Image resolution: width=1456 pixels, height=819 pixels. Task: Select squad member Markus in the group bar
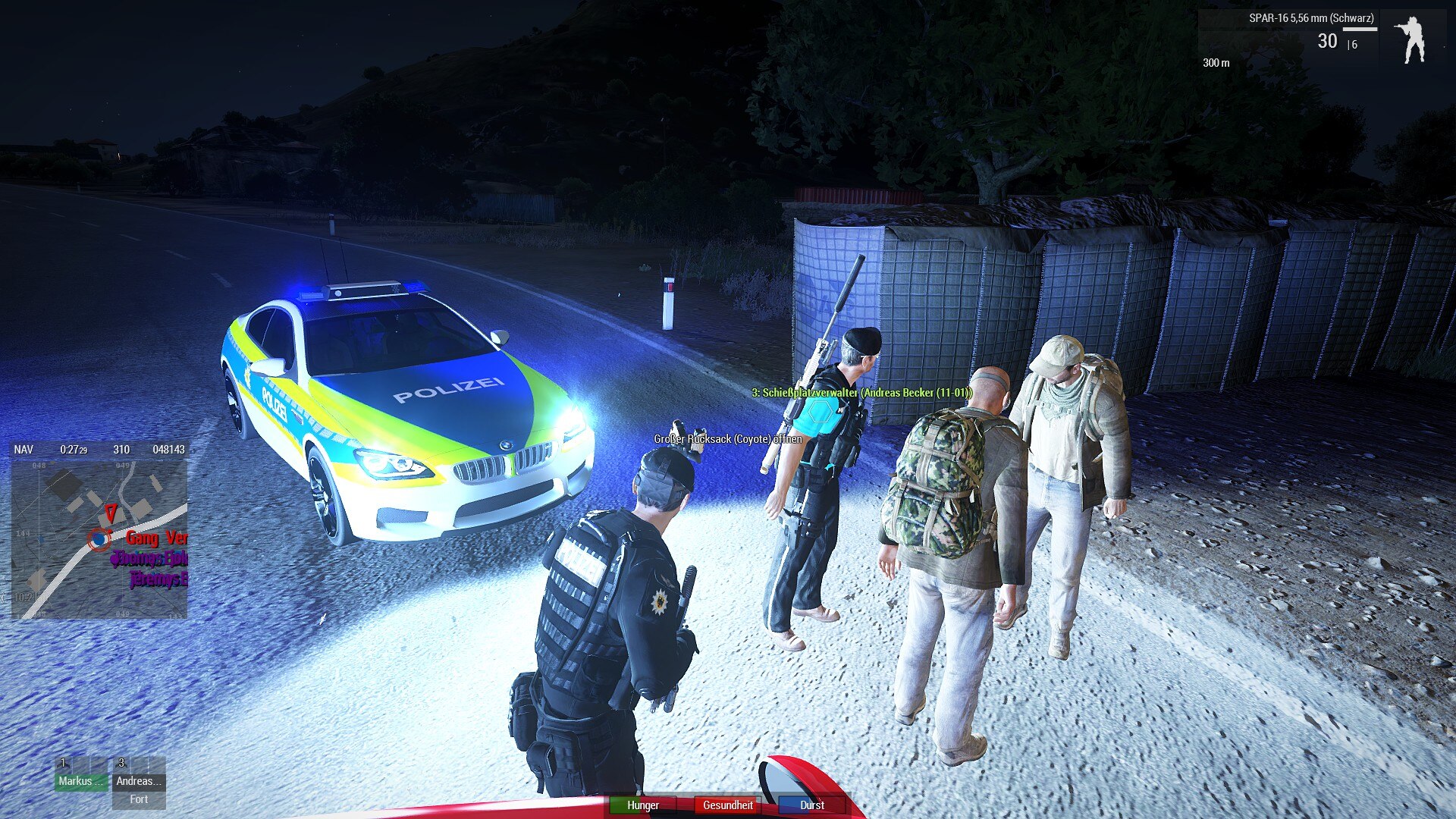(x=80, y=780)
